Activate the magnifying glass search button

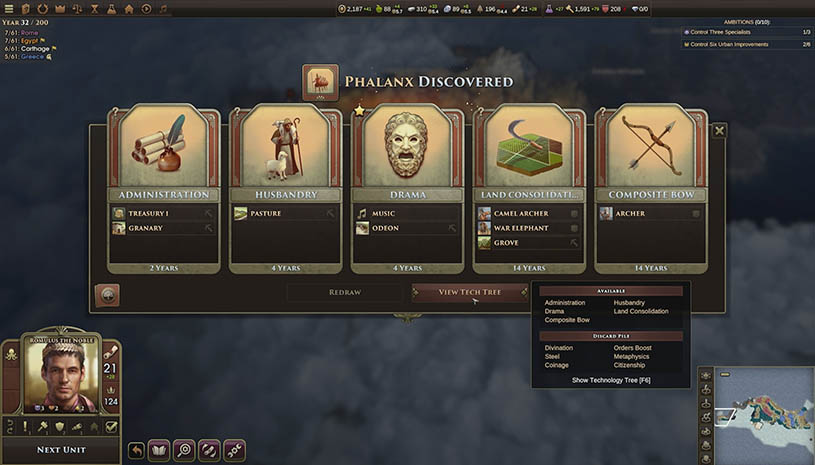[184, 450]
